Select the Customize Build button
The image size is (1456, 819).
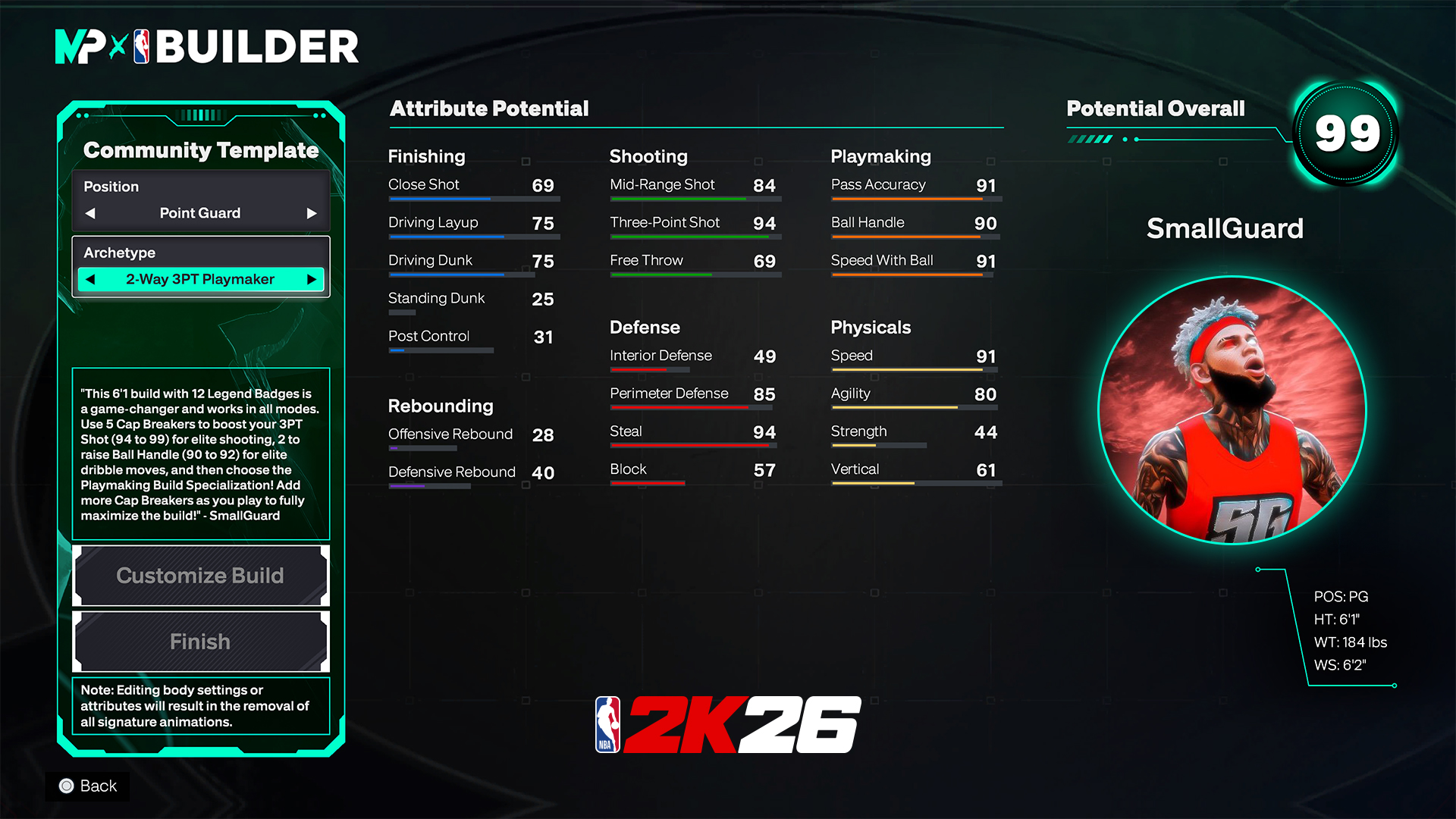pyautogui.click(x=200, y=576)
